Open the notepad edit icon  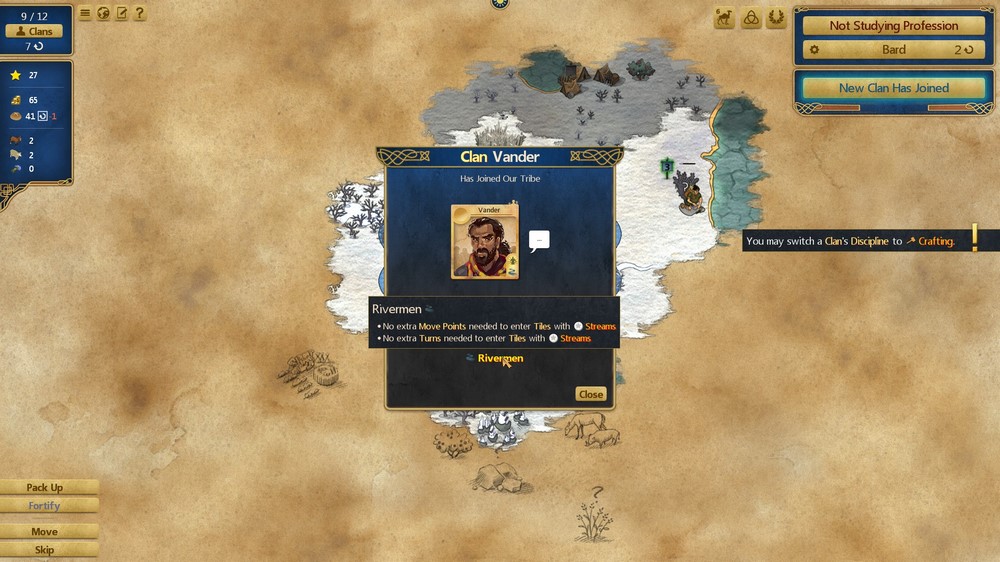[121, 14]
